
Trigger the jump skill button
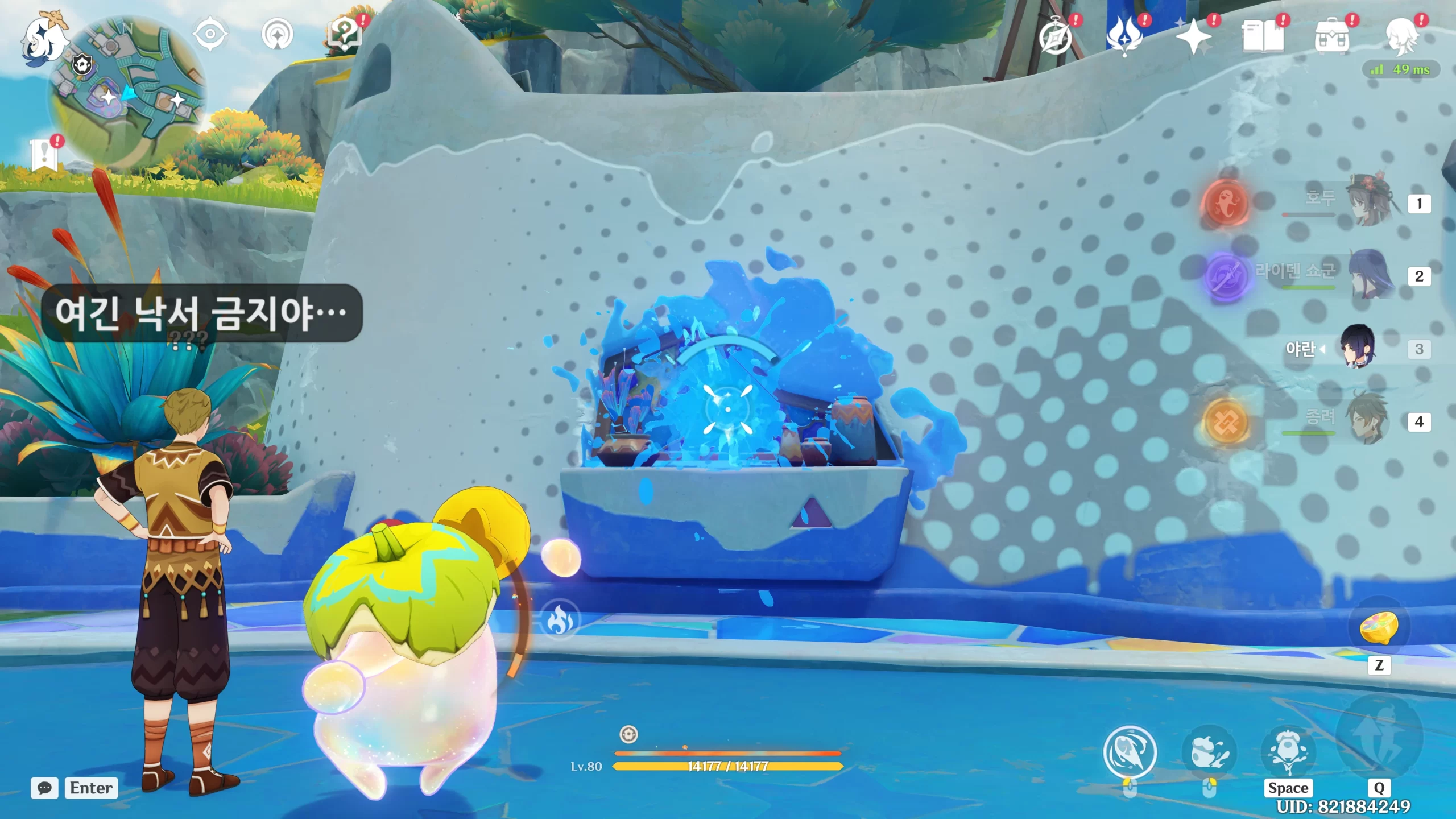pyautogui.click(x=1288, y=752)
